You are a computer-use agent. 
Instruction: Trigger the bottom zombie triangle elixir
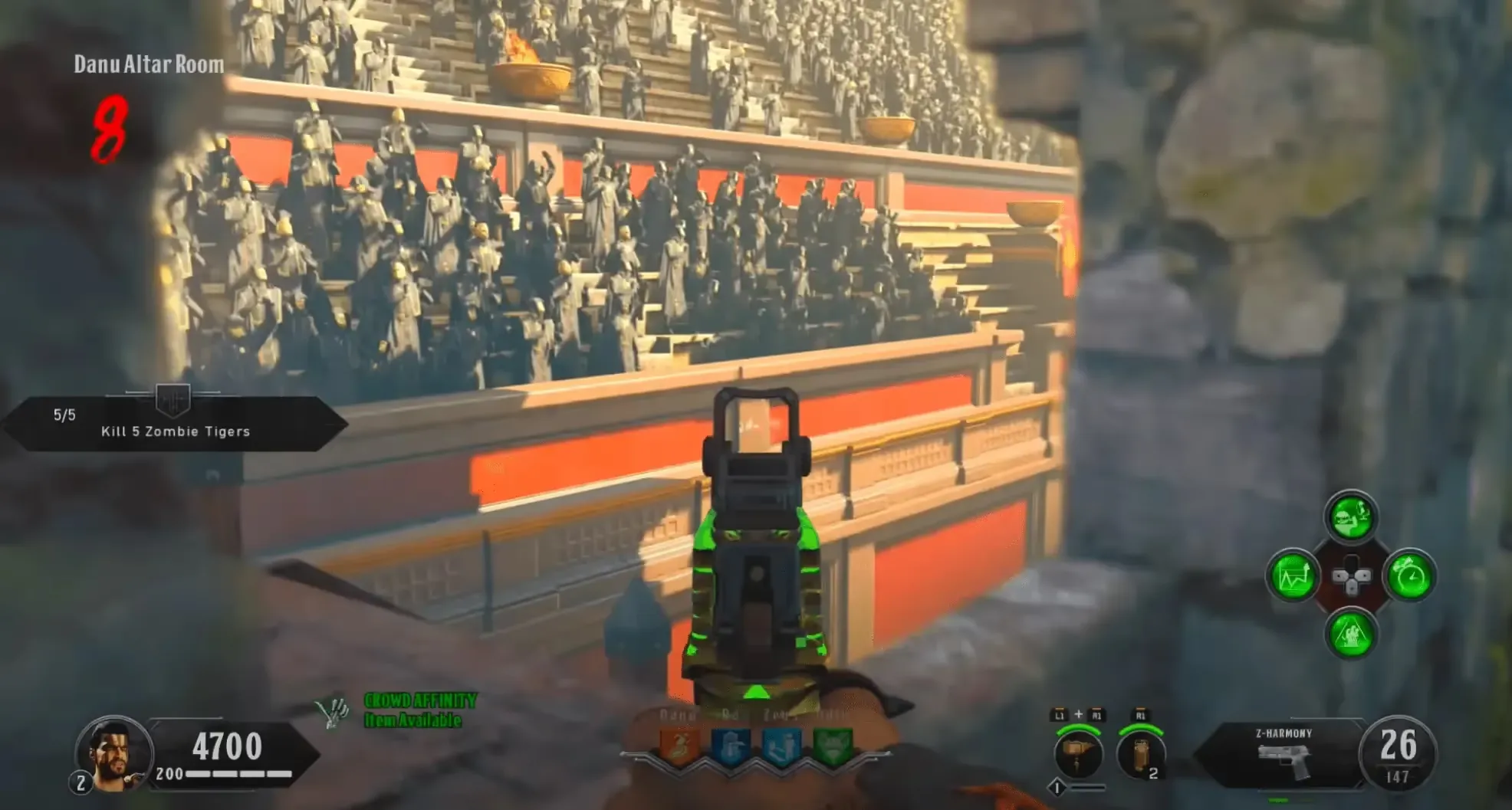[x=1351, y=634]
